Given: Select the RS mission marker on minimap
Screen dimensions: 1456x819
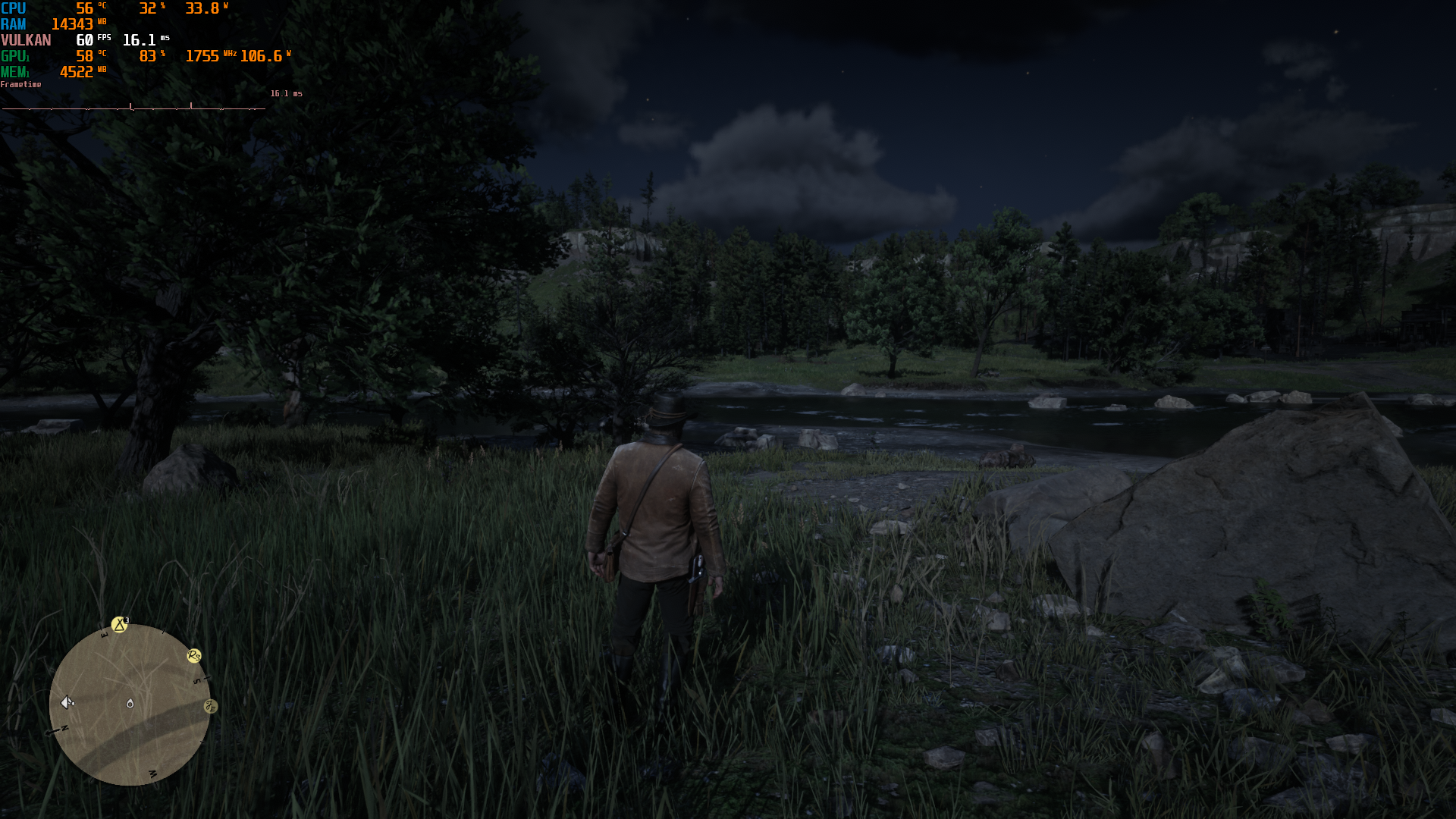Looking at the screenshot, I should pos(194,656).
